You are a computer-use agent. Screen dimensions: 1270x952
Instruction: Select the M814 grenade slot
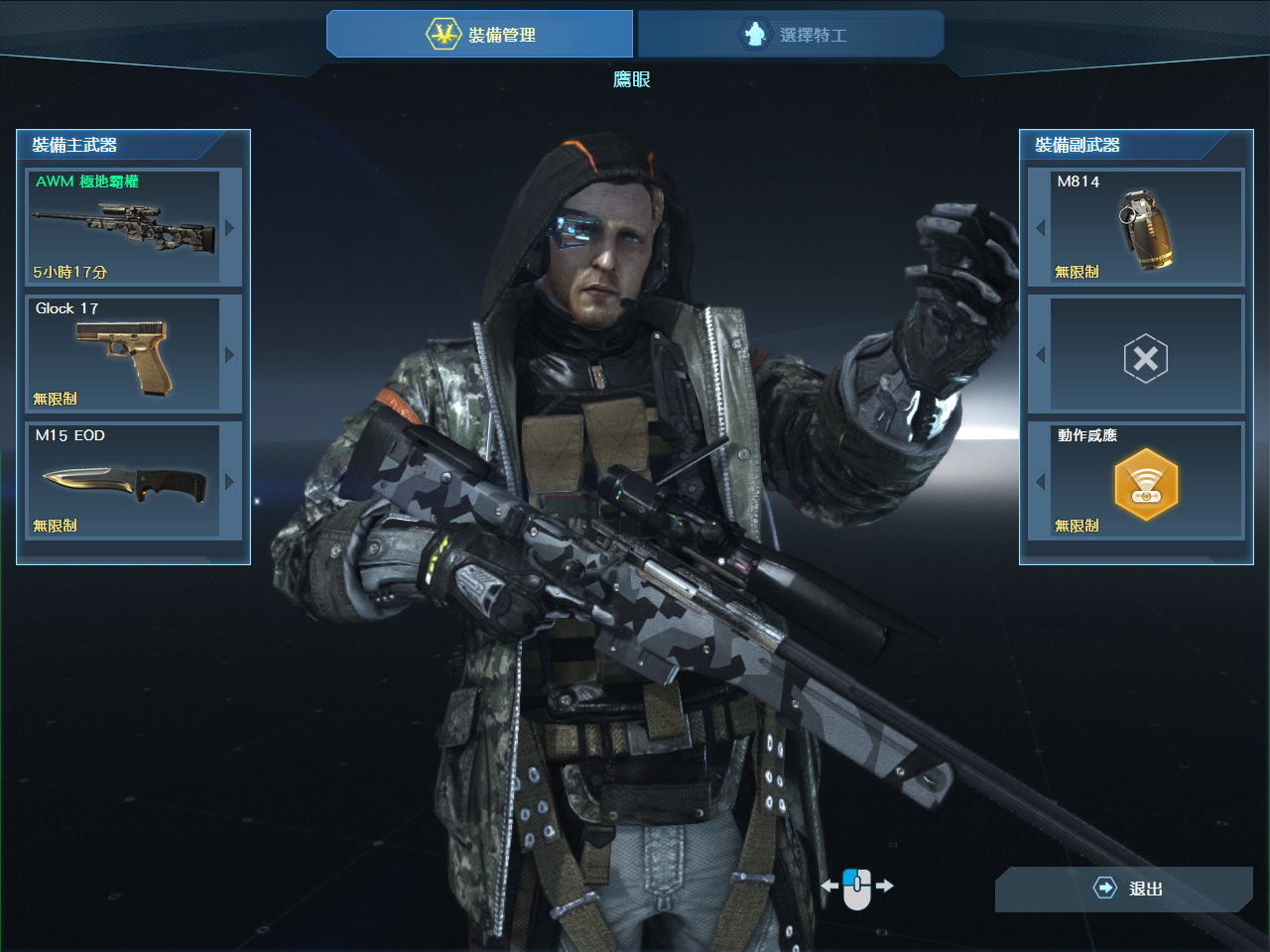pyautogui.click(x=1145, y=227)
